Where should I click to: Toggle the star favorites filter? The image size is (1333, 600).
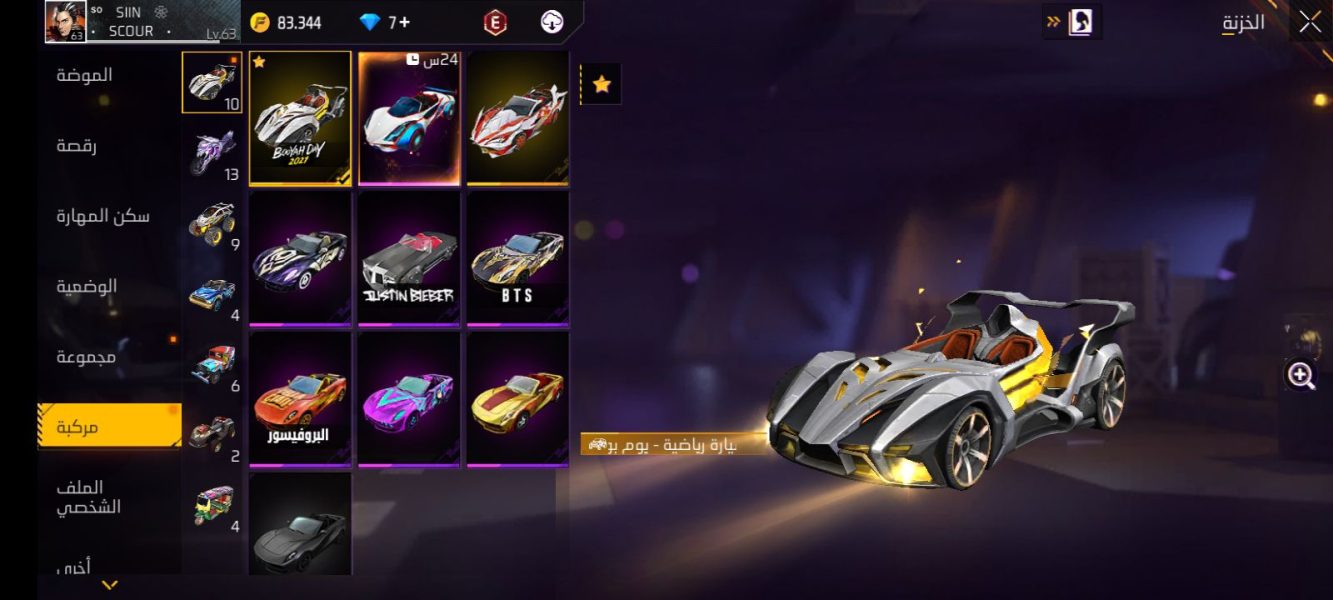coord(602,85)
